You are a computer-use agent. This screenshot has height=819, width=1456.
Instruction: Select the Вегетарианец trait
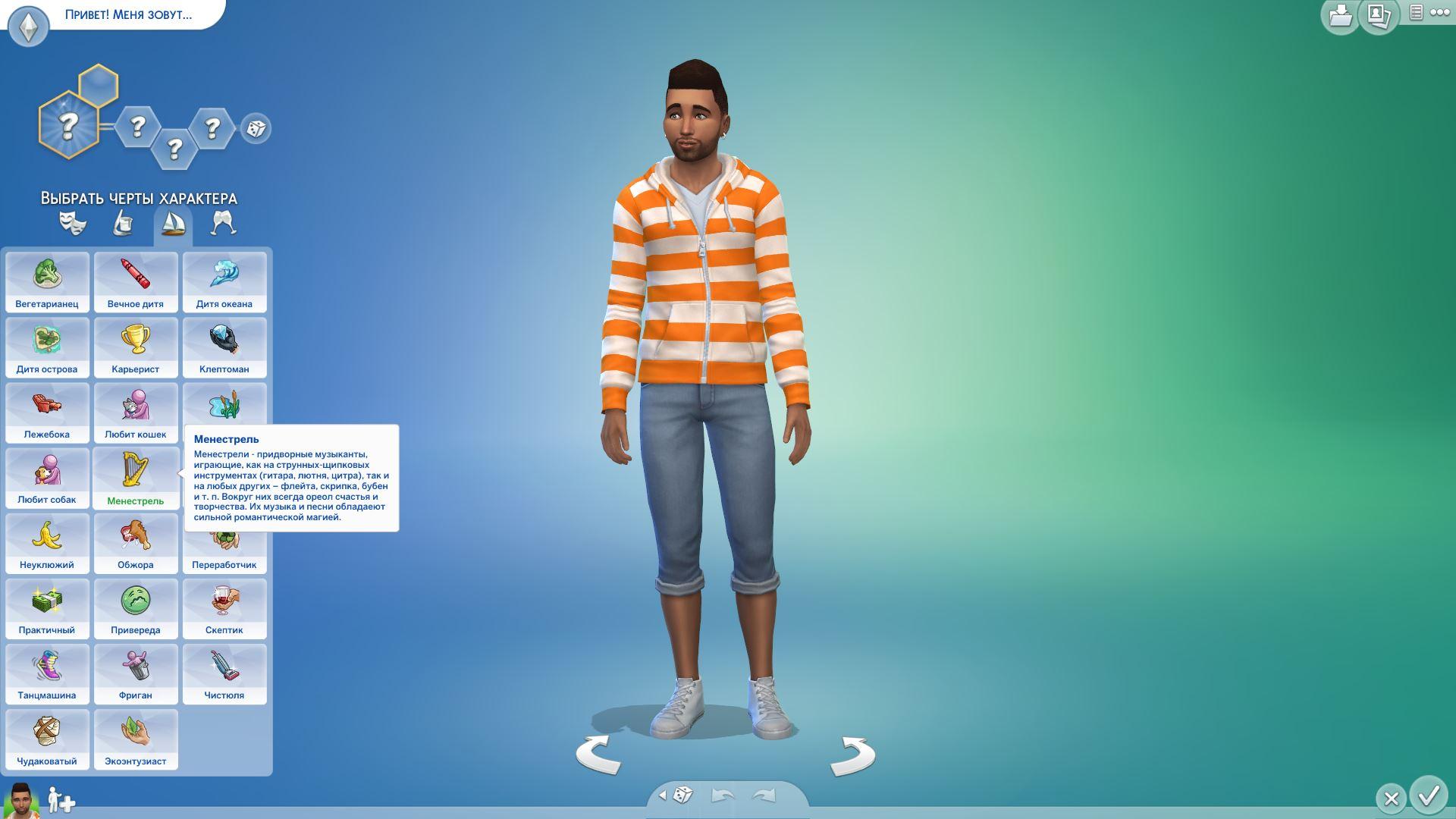47,281
